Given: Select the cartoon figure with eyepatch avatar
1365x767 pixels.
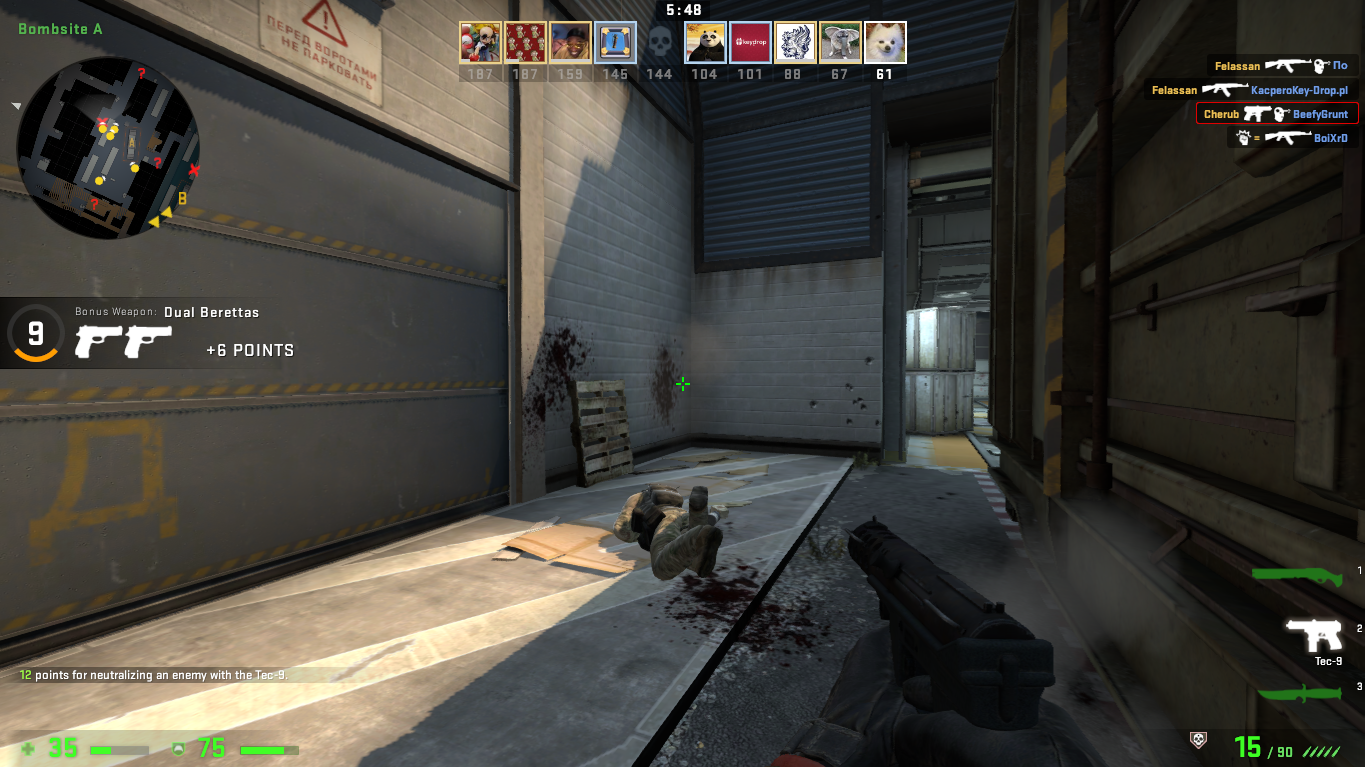Looking at the screenshot, I should 480,43.
